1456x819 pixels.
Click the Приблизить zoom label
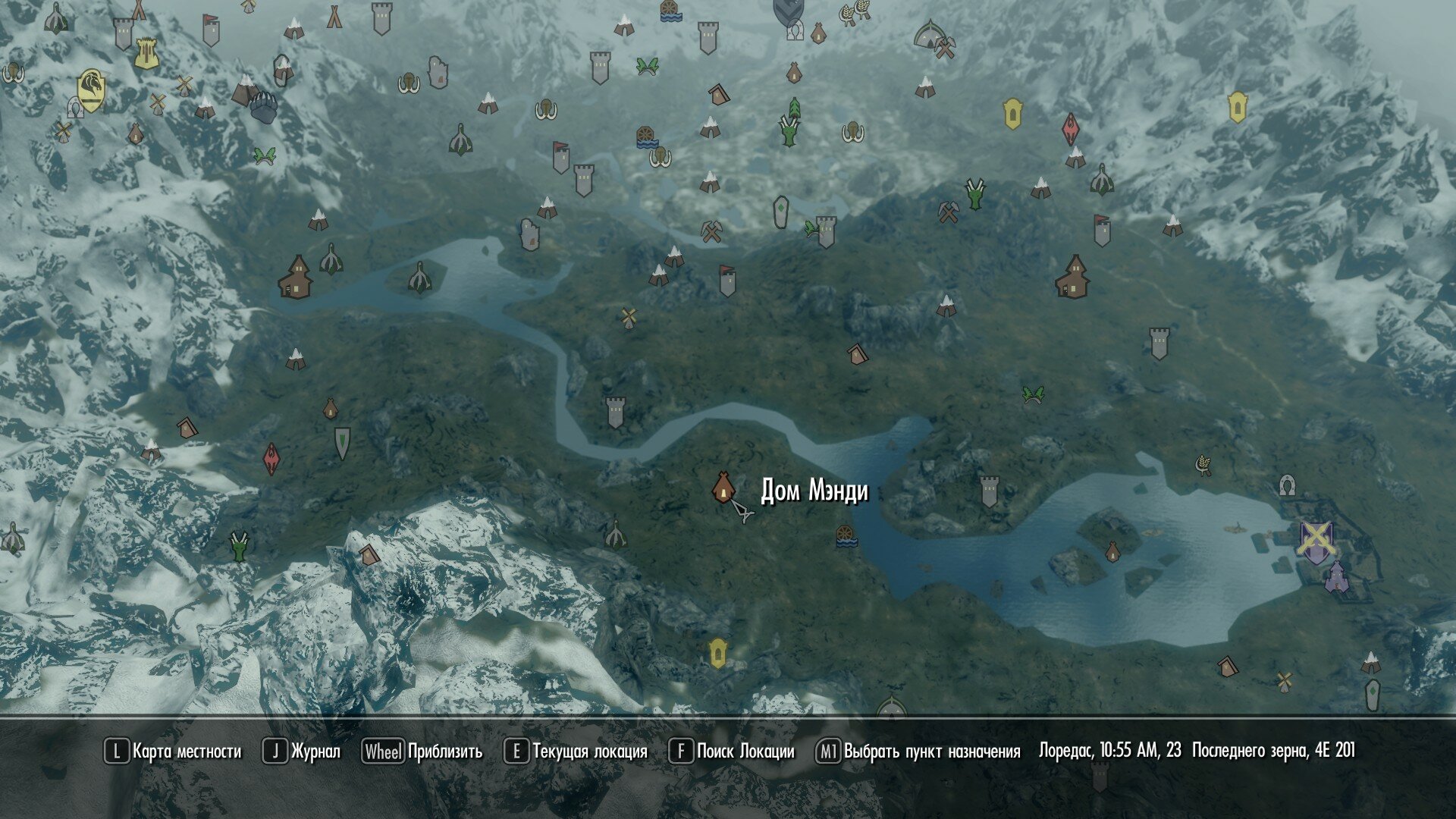coord(444,752)
